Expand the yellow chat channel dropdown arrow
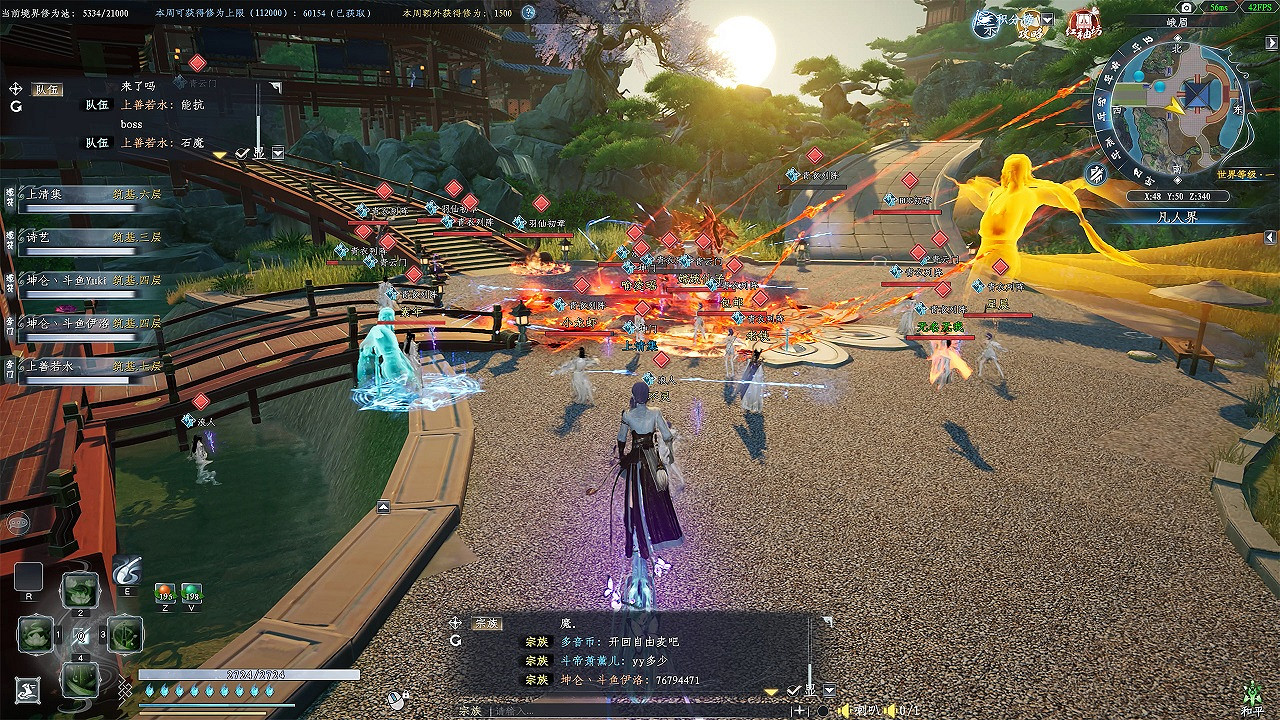The image size is (1280, 720). (x=772, y=692)
